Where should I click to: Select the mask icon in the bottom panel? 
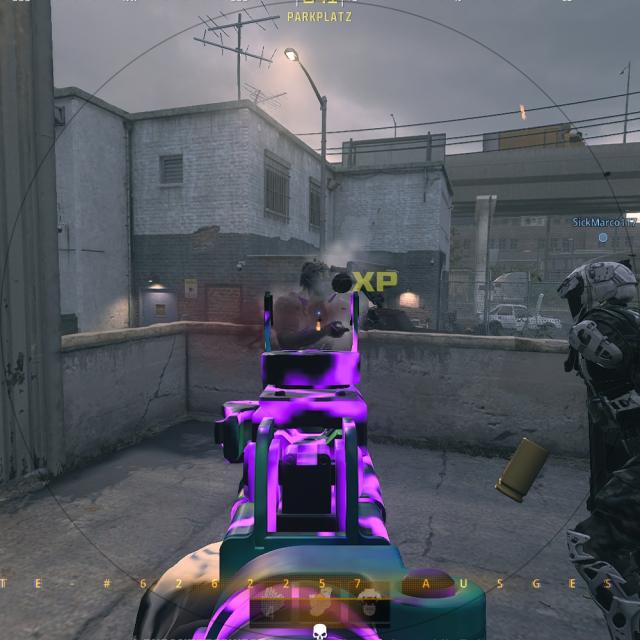pyautogui.click(x=367, y=604)
